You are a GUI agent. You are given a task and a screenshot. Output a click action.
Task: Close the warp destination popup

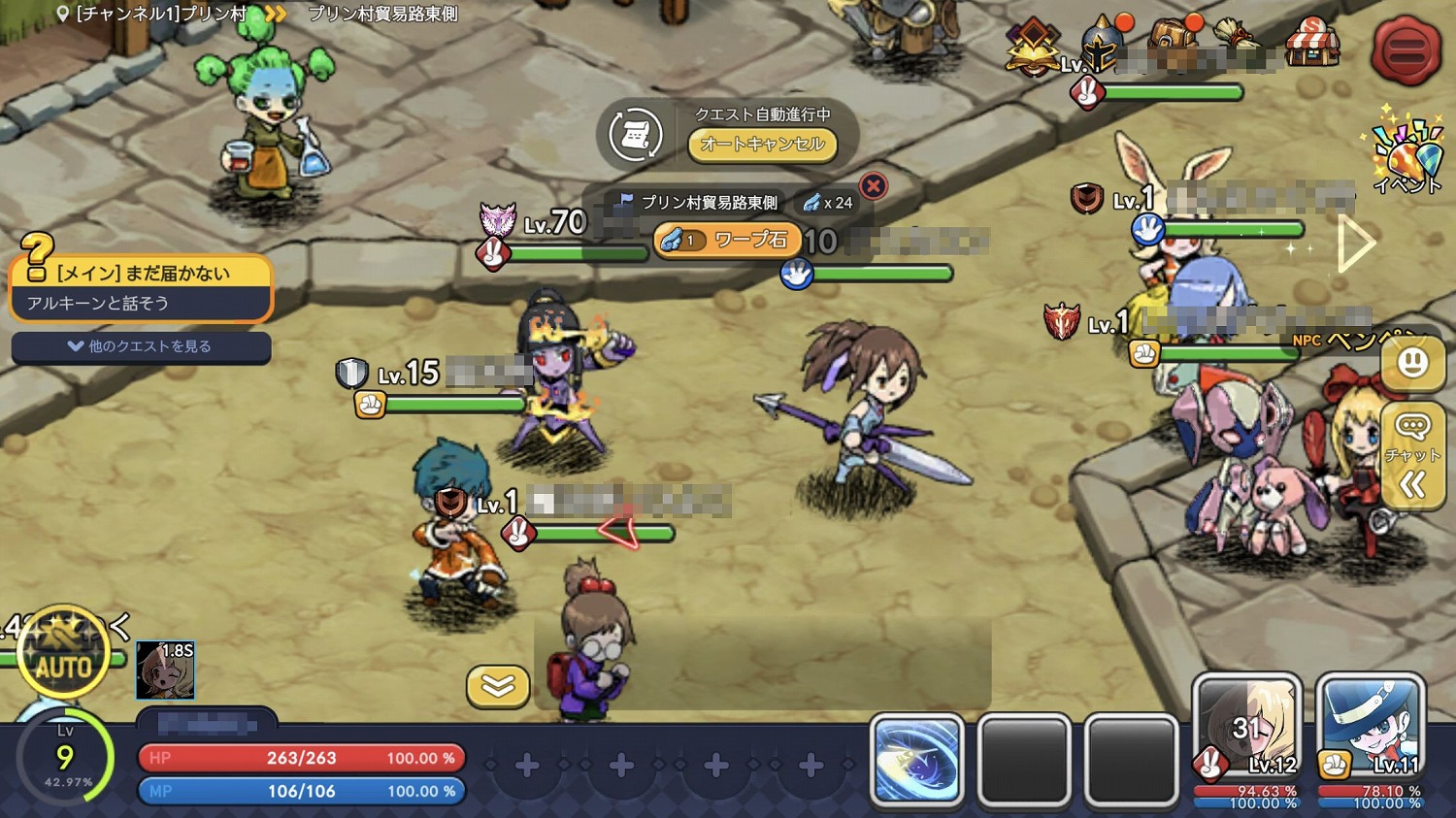pyautogui.click(x=873, y=185)
